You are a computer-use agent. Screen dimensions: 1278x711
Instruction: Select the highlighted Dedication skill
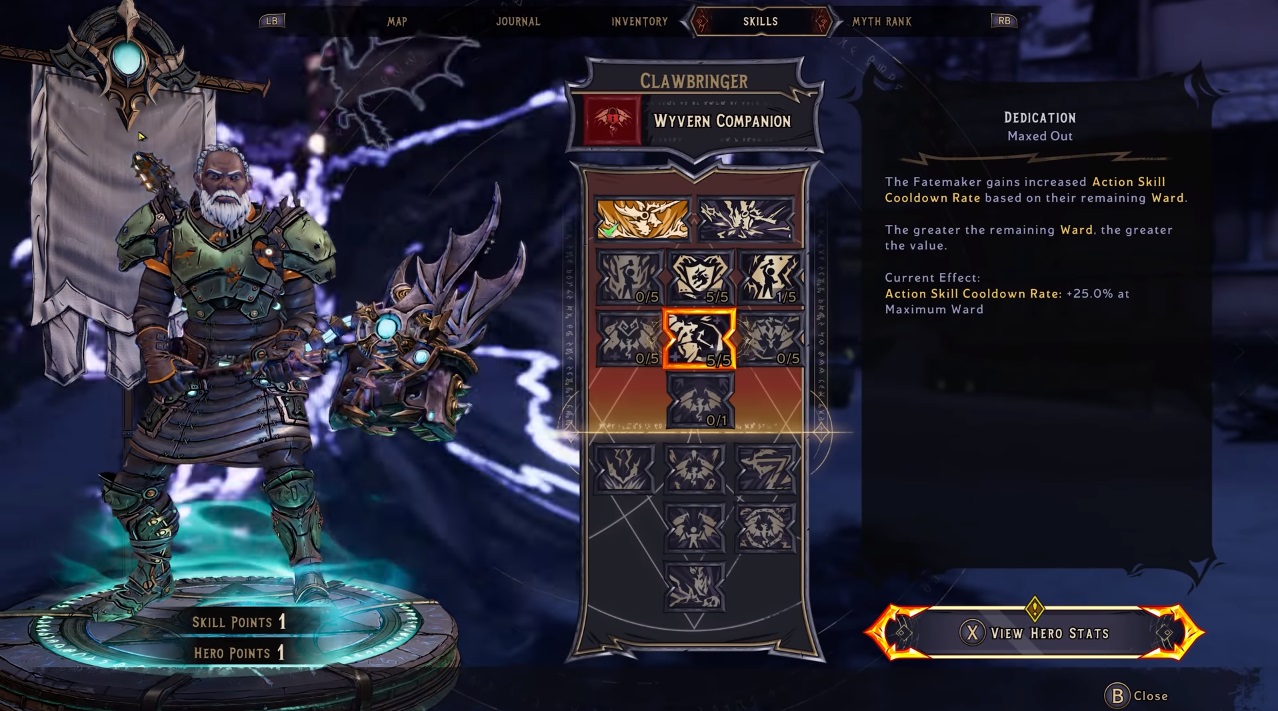(699, 338)
